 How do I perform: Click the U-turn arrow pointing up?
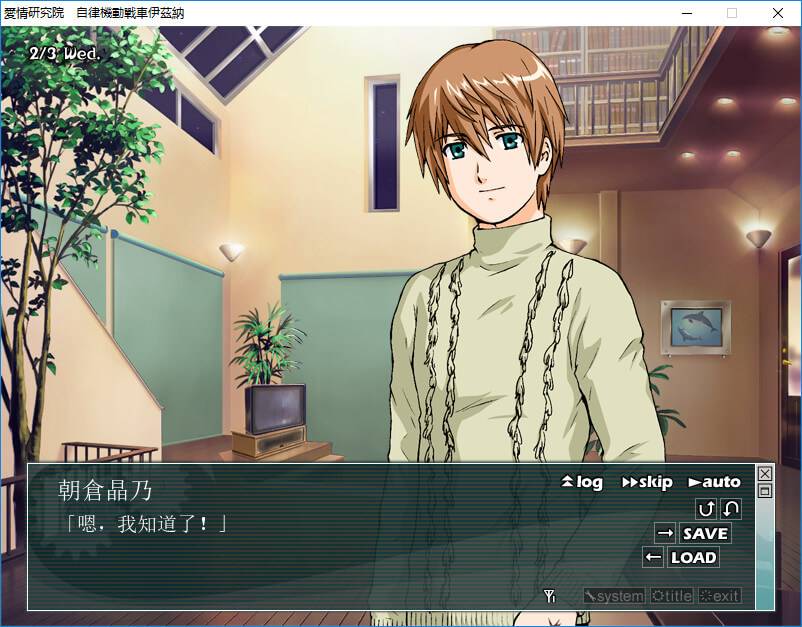tap(706, 508)
